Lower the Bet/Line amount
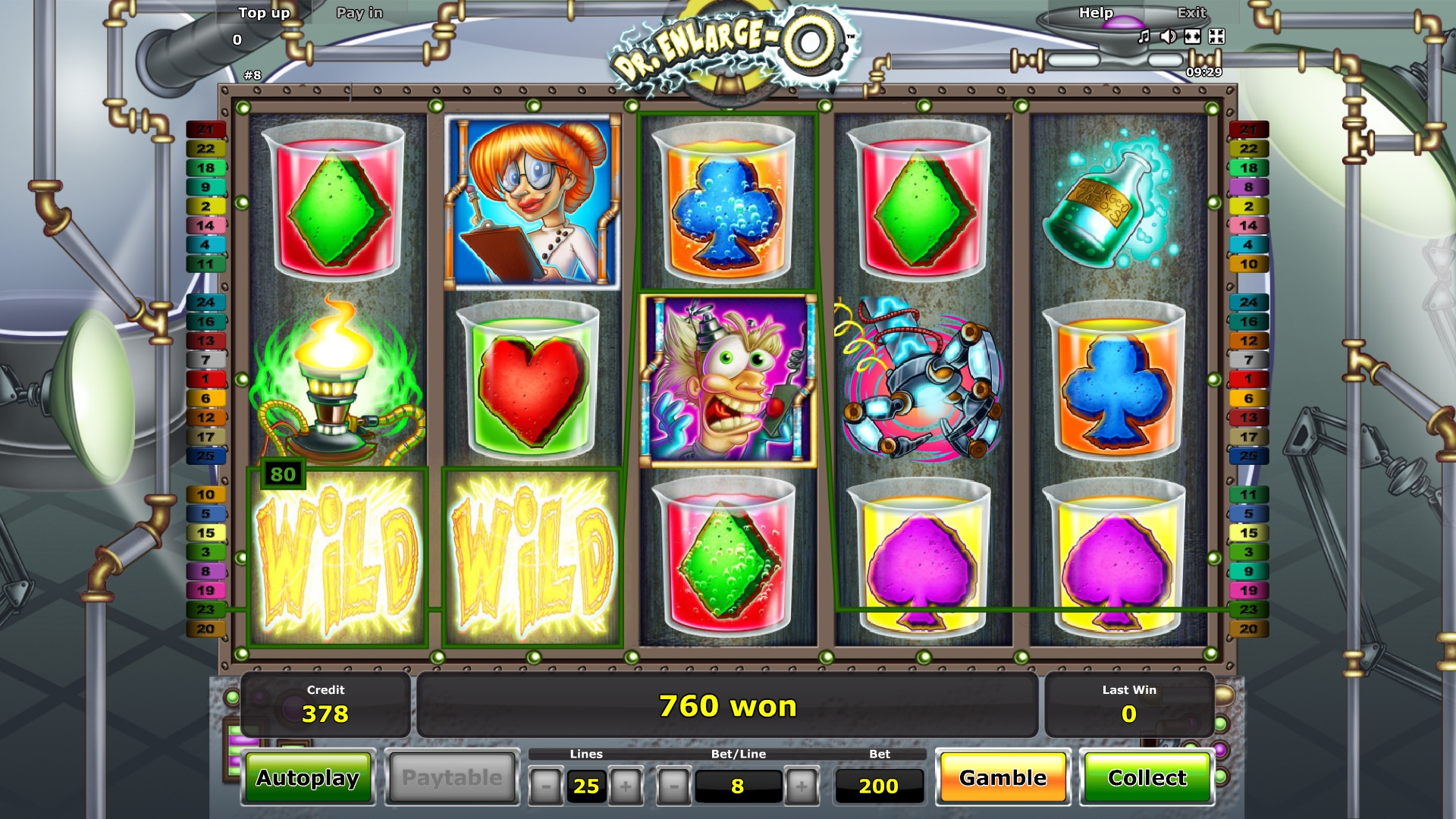Viewport: 1456px width, 819px height. [x=673, y=786]
